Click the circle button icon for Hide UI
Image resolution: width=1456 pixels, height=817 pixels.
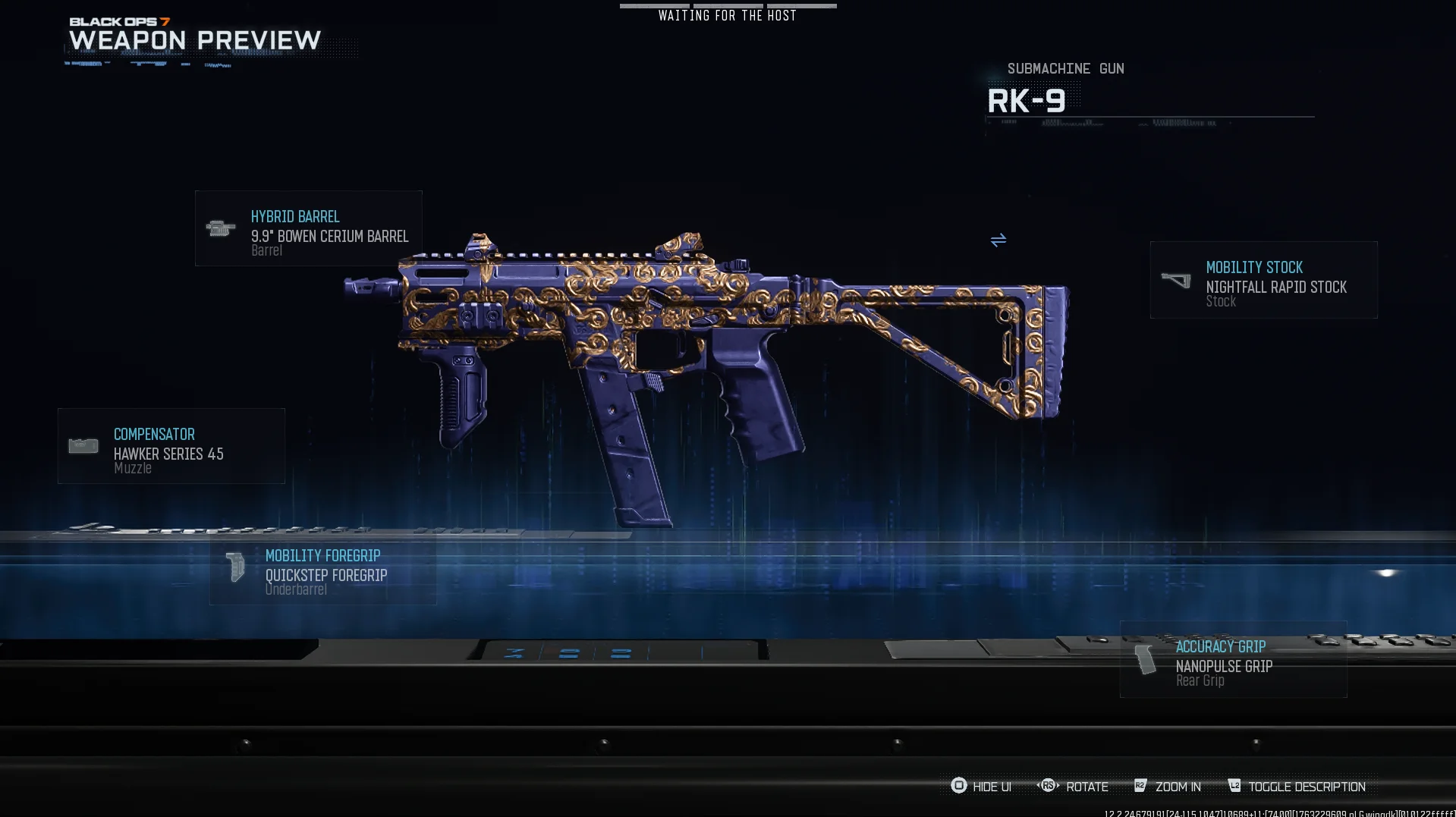(x=959, y=786)
